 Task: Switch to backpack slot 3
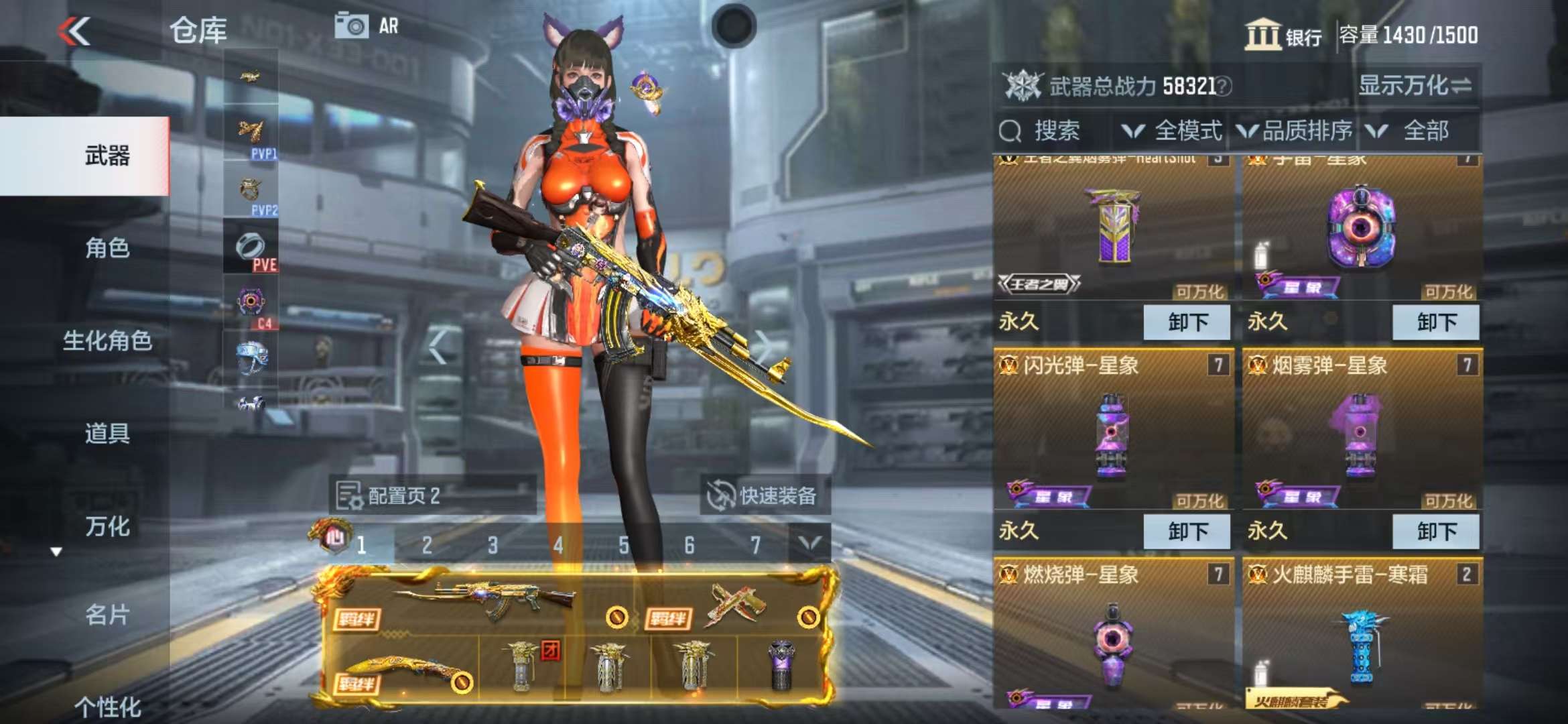(x=493, y=545)
